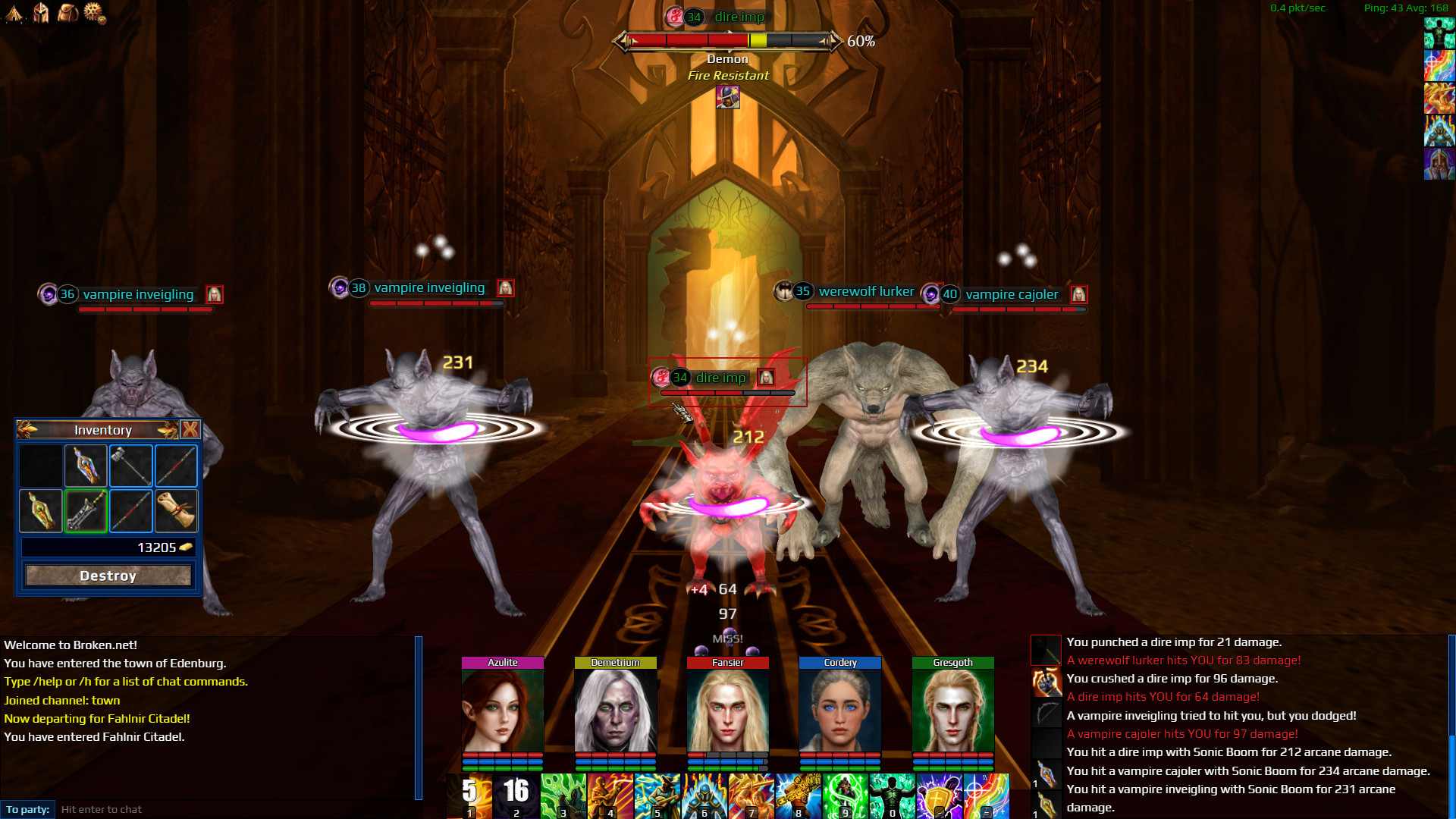Activate the golden shield skill on hotbar

(x=940, y=795)
